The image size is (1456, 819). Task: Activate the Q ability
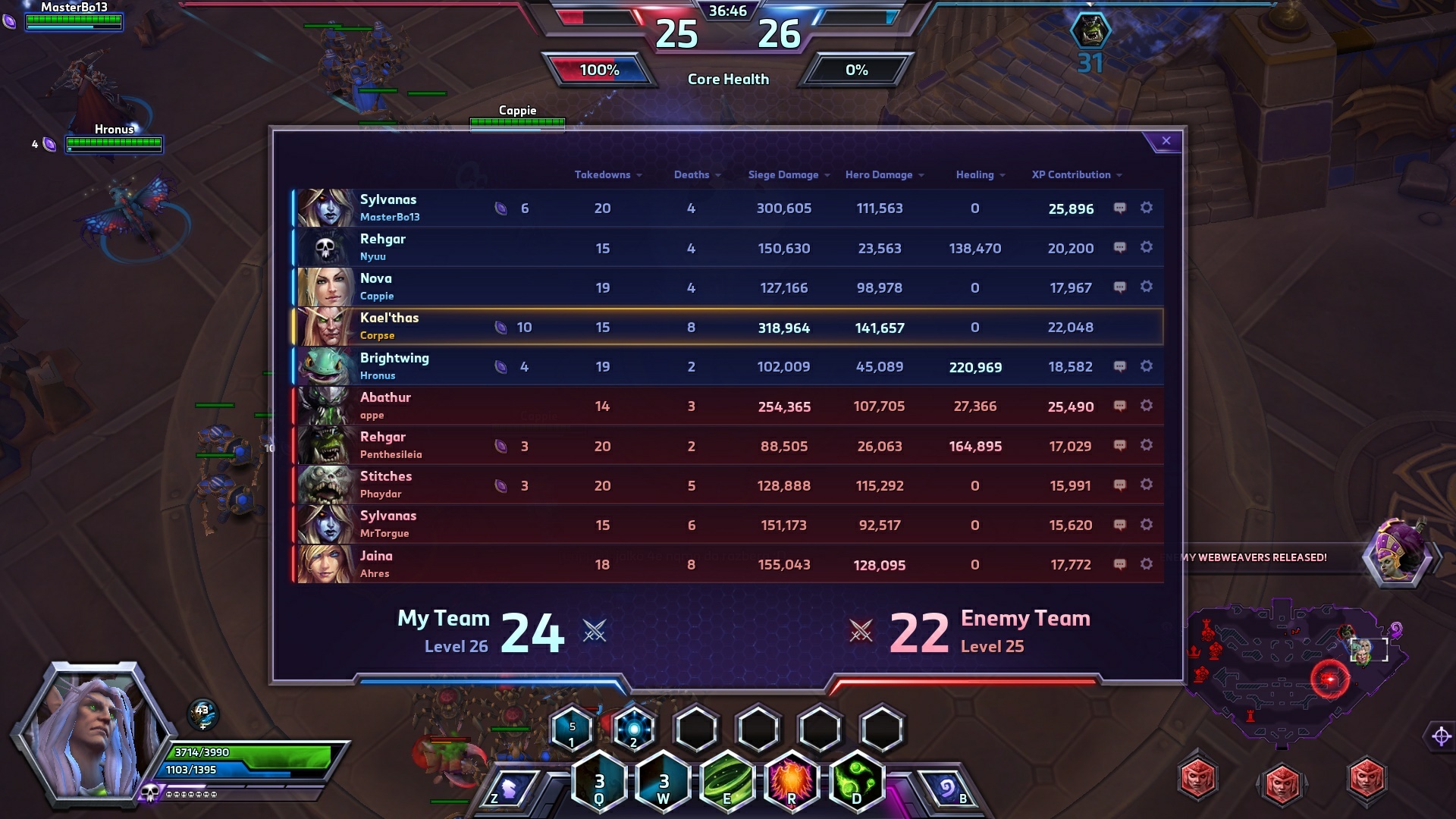click(599, 782)
